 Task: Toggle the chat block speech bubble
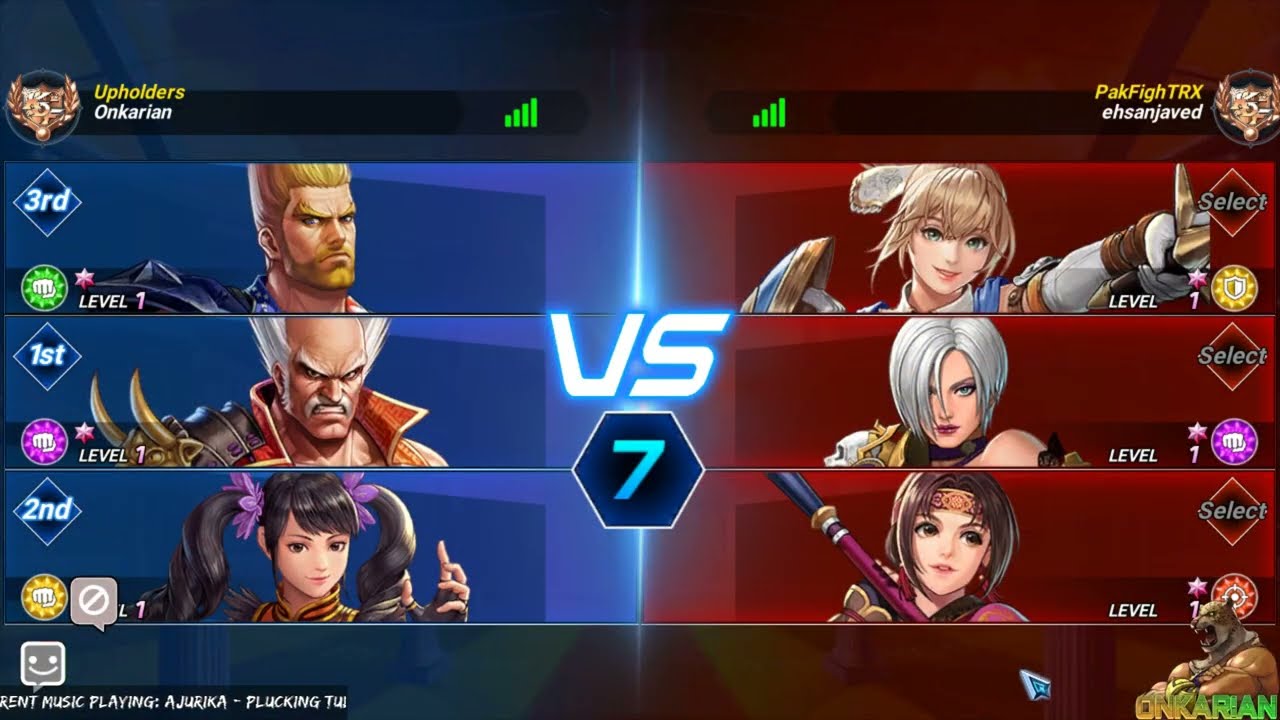[x=94, y=603]
